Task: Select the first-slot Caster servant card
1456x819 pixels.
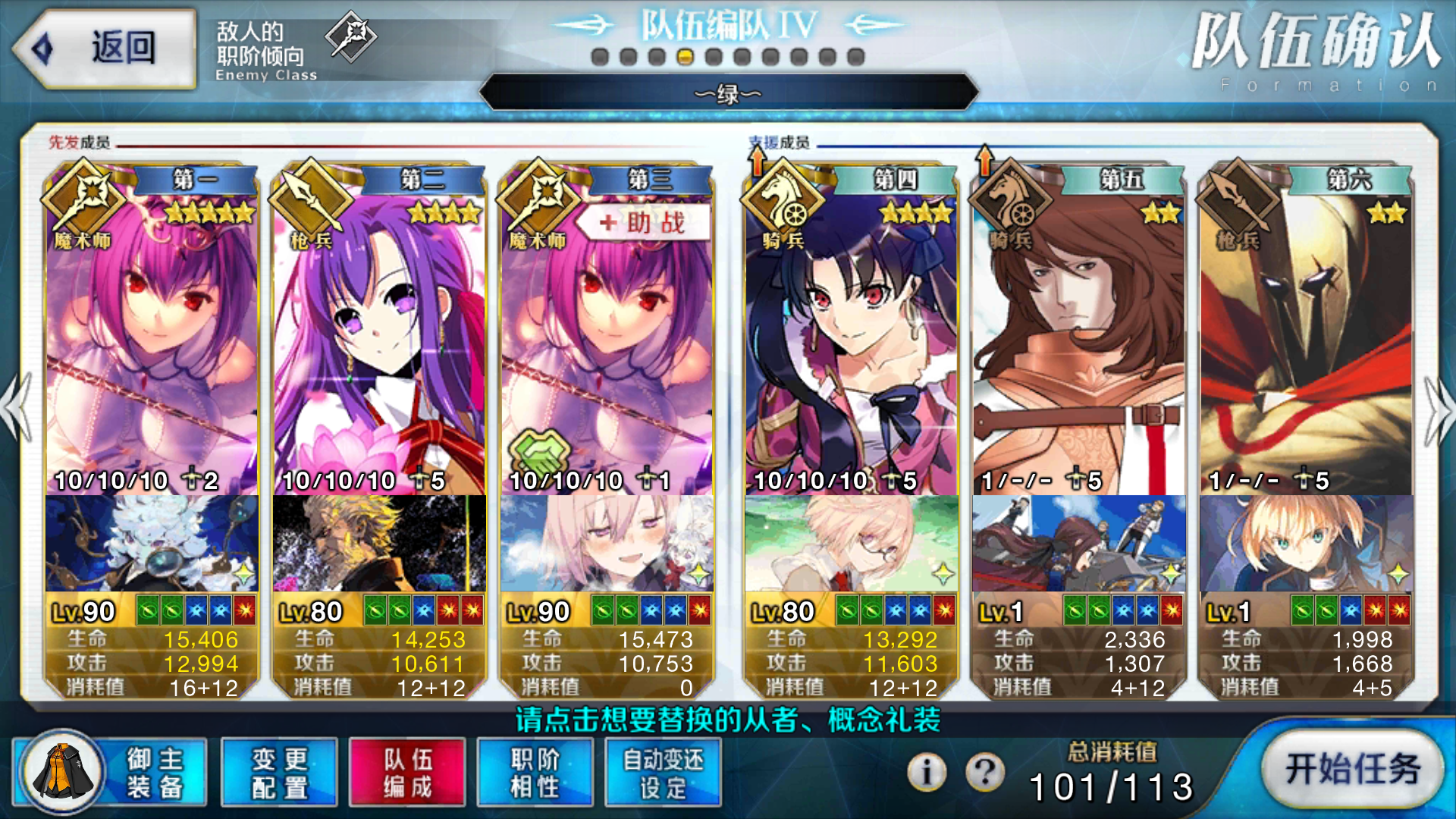Action: 152,341
